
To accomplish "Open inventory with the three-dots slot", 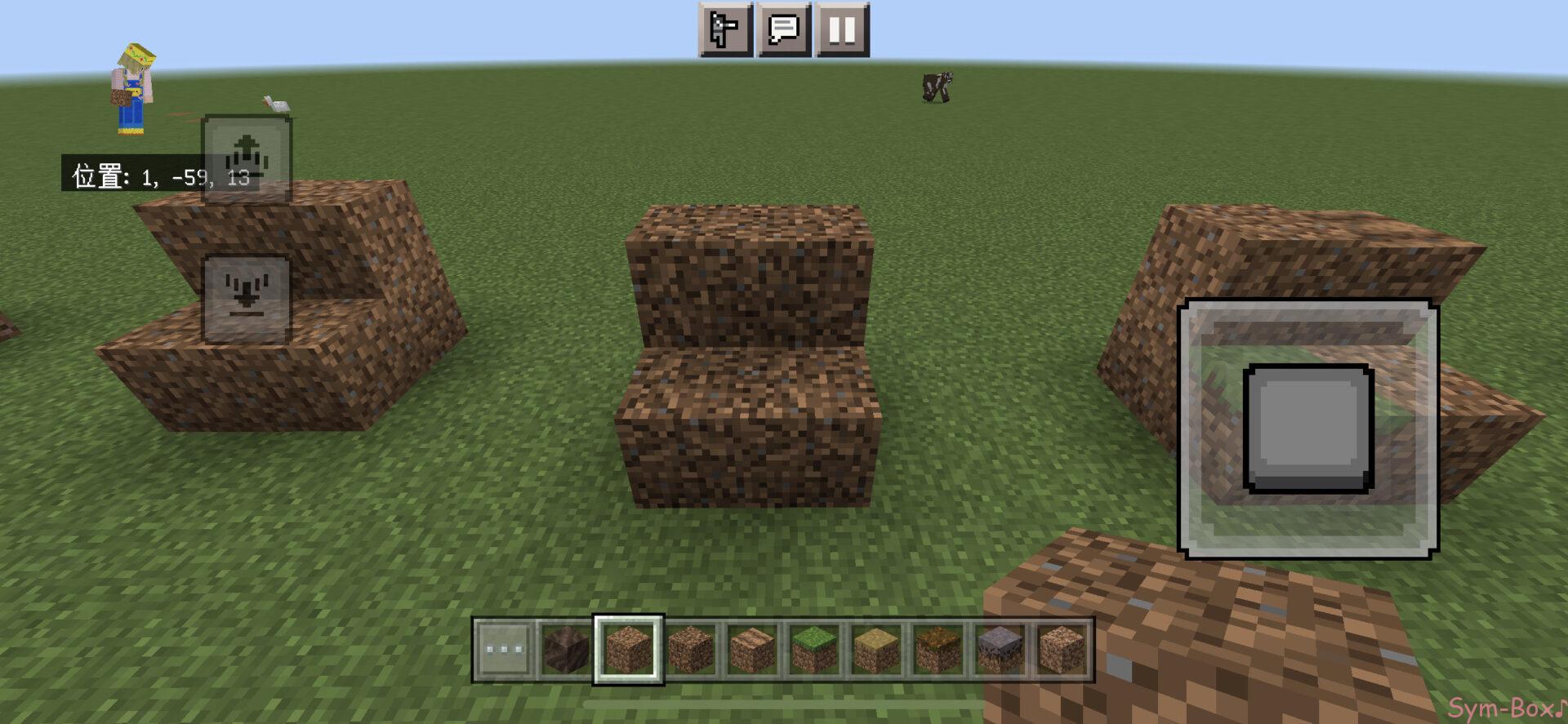I will (504, 650).
